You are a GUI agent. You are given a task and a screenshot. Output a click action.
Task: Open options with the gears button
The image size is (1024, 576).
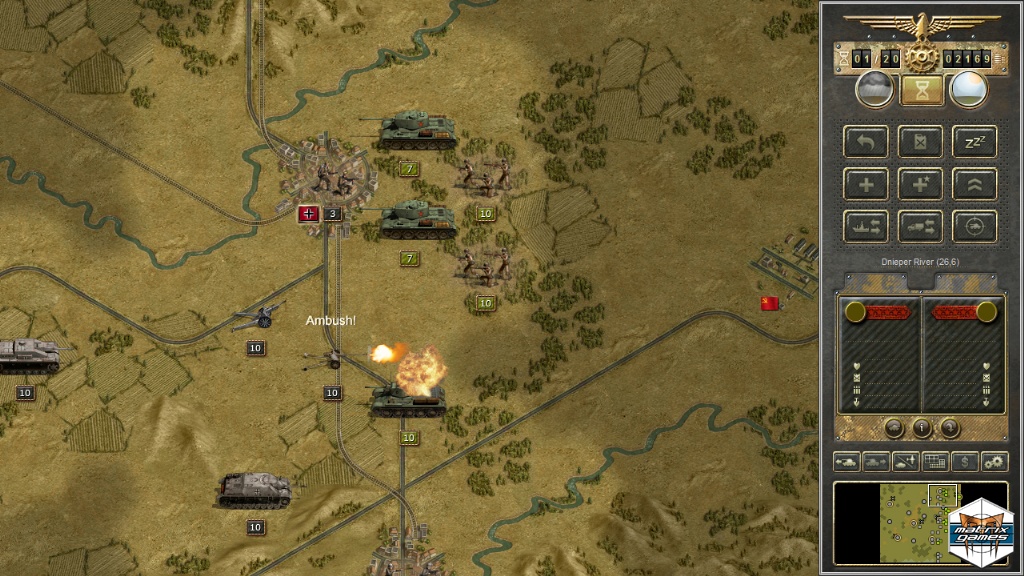tap(994, 462)
